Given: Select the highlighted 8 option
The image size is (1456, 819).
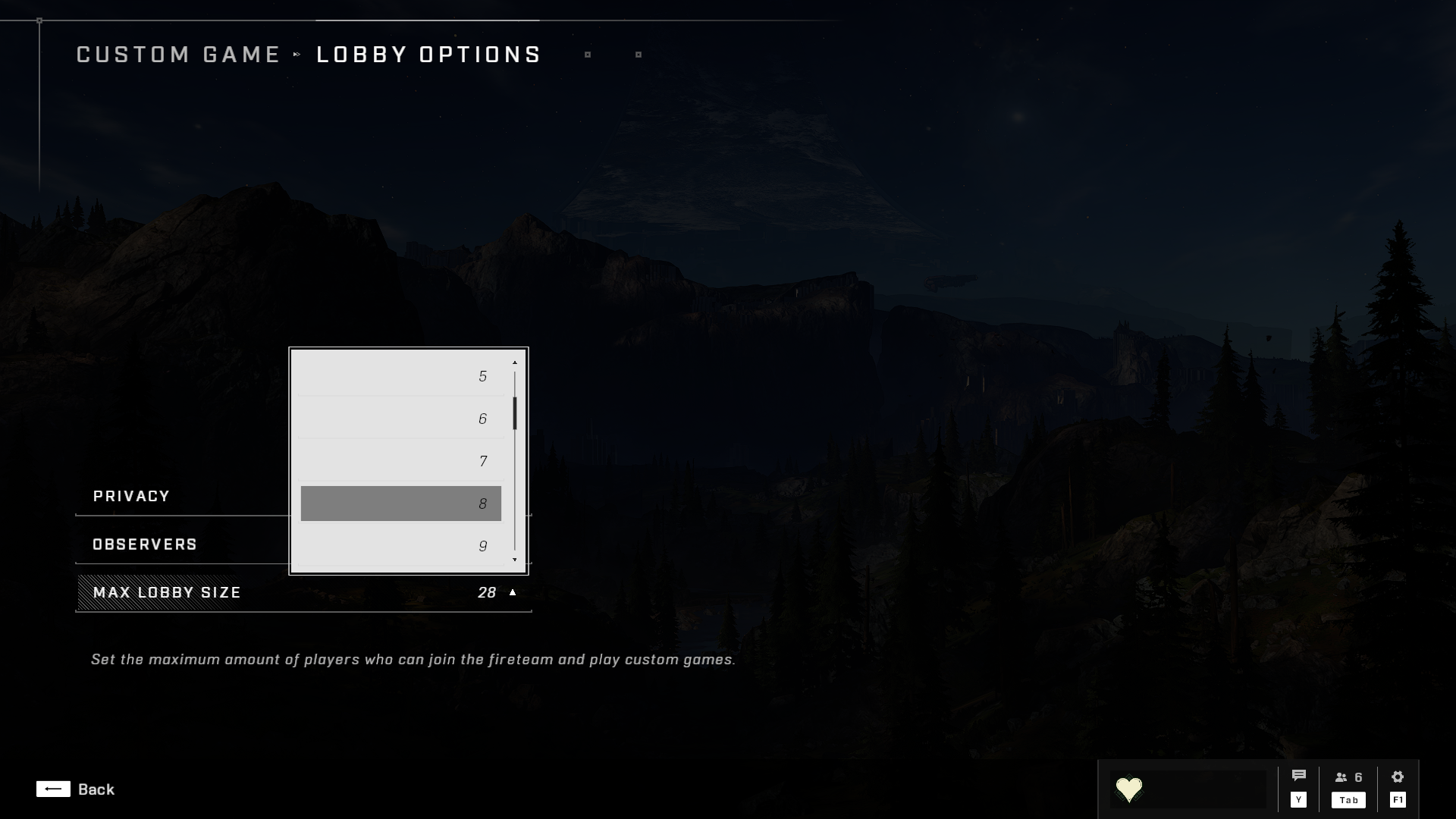Looking at the screenshot, I should (x=400, y=504).
